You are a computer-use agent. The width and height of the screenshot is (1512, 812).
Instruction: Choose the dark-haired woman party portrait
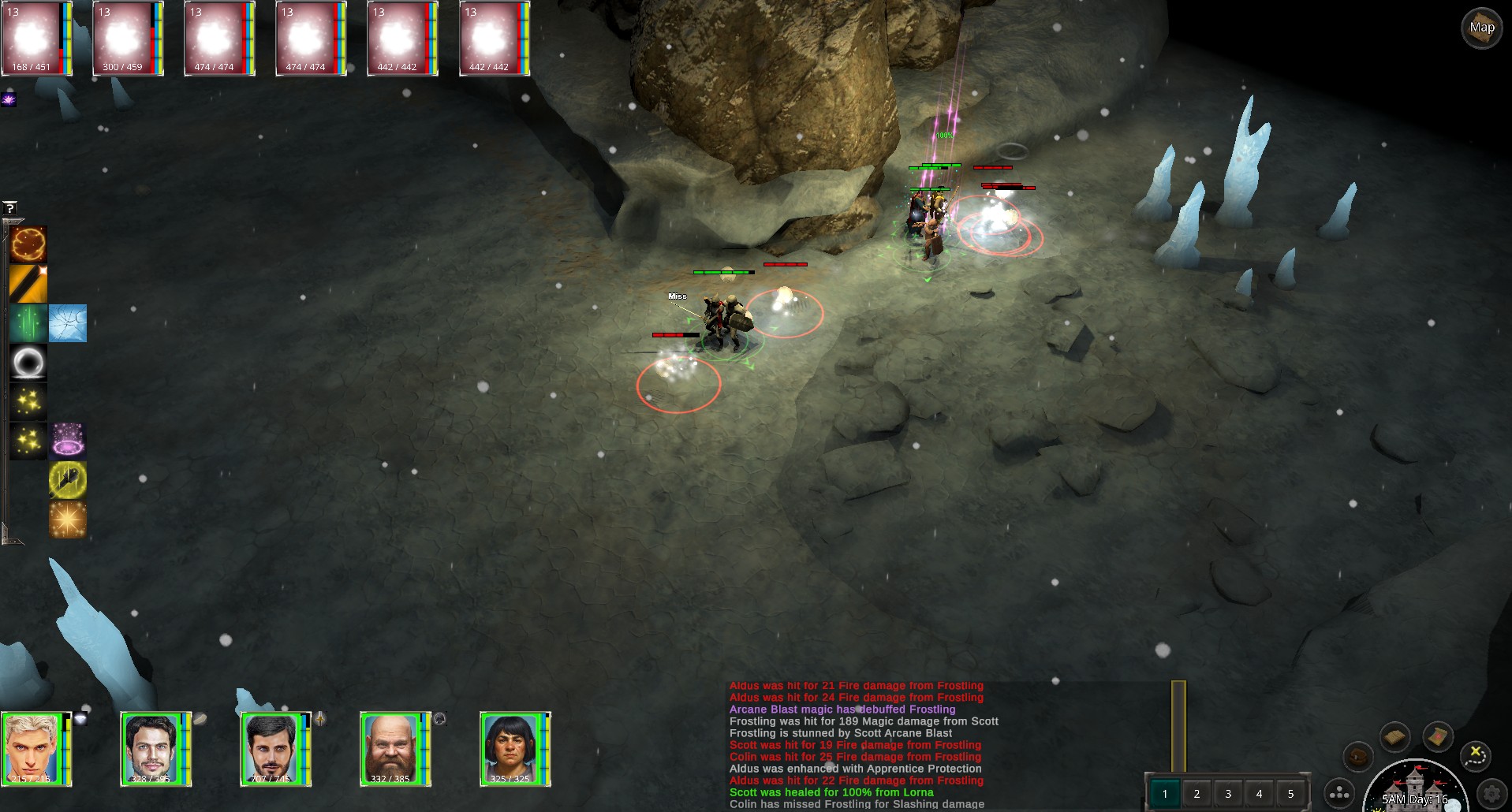[511, 749]
